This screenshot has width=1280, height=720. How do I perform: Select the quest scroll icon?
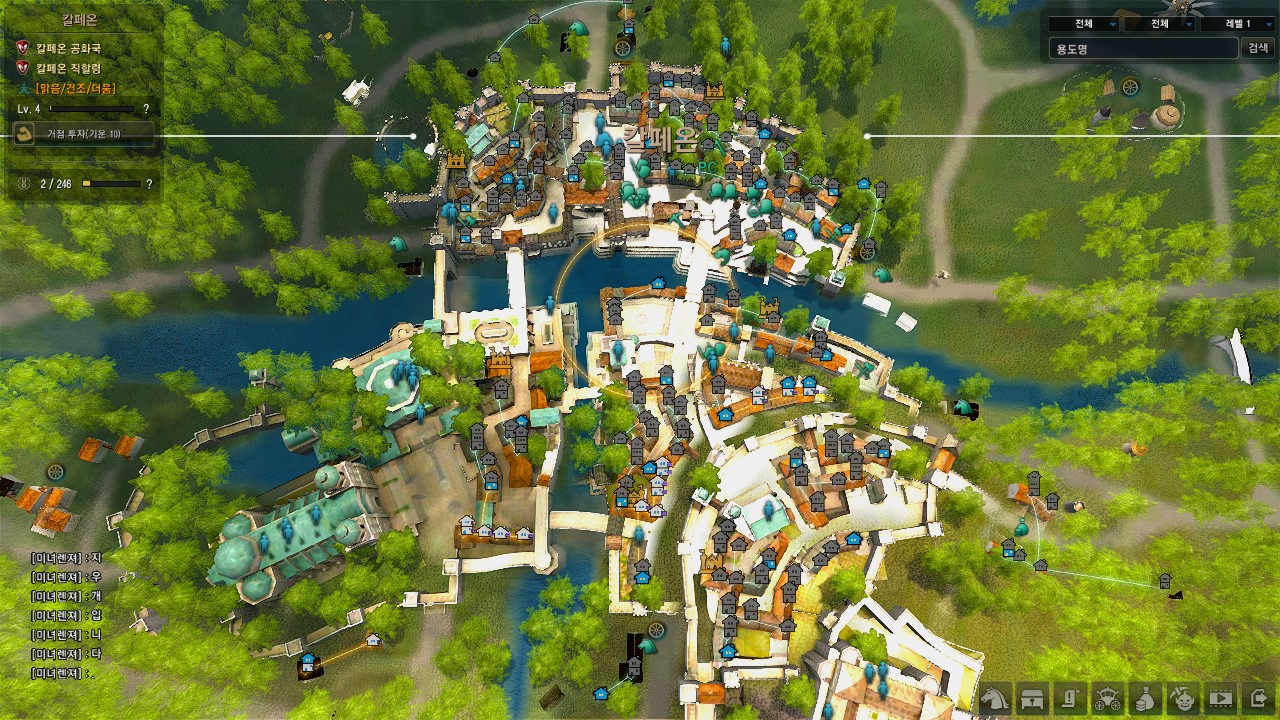1071,696
